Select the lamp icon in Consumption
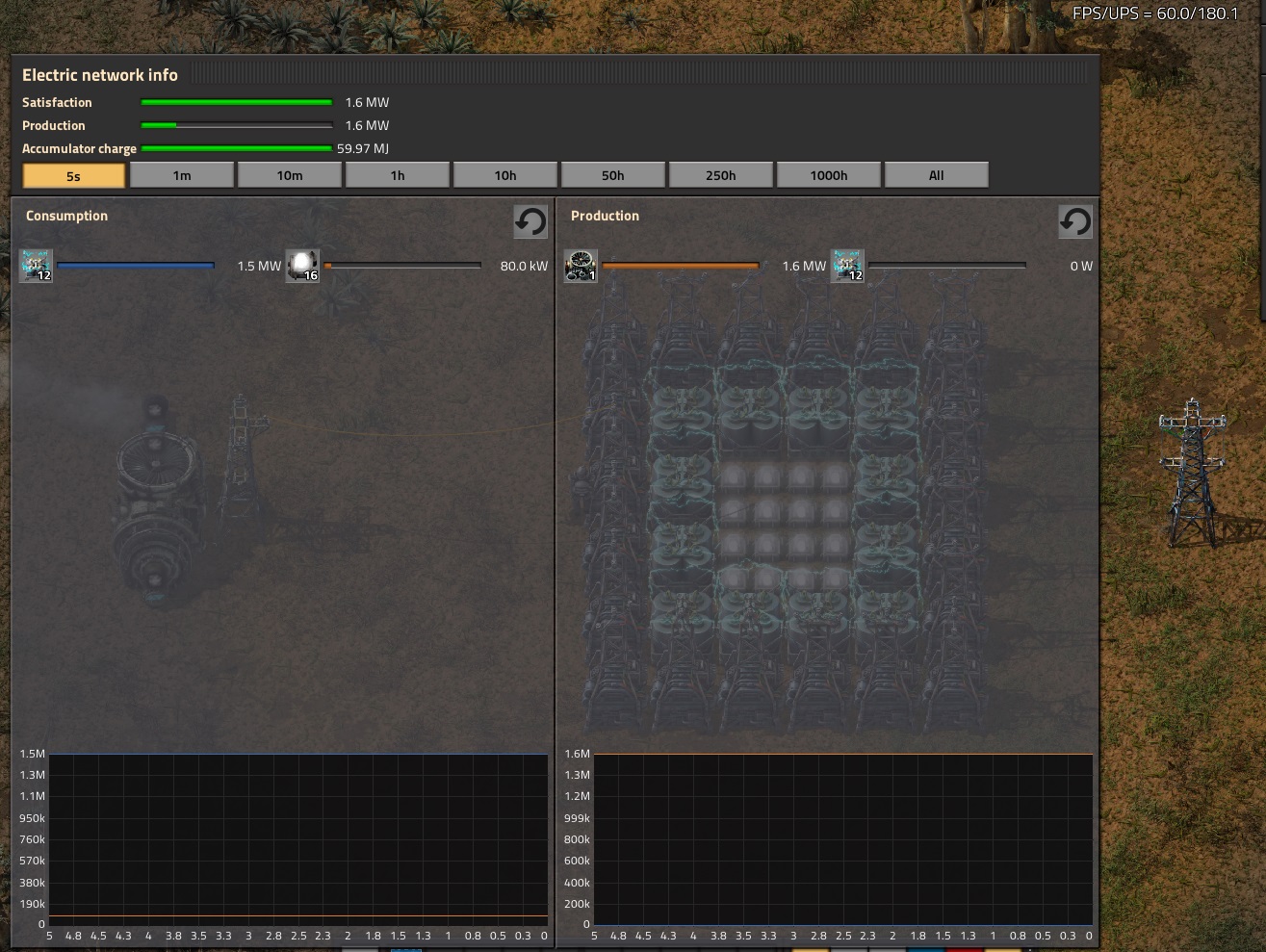The width and height of the screenshot is (1266, 952). 302,266
